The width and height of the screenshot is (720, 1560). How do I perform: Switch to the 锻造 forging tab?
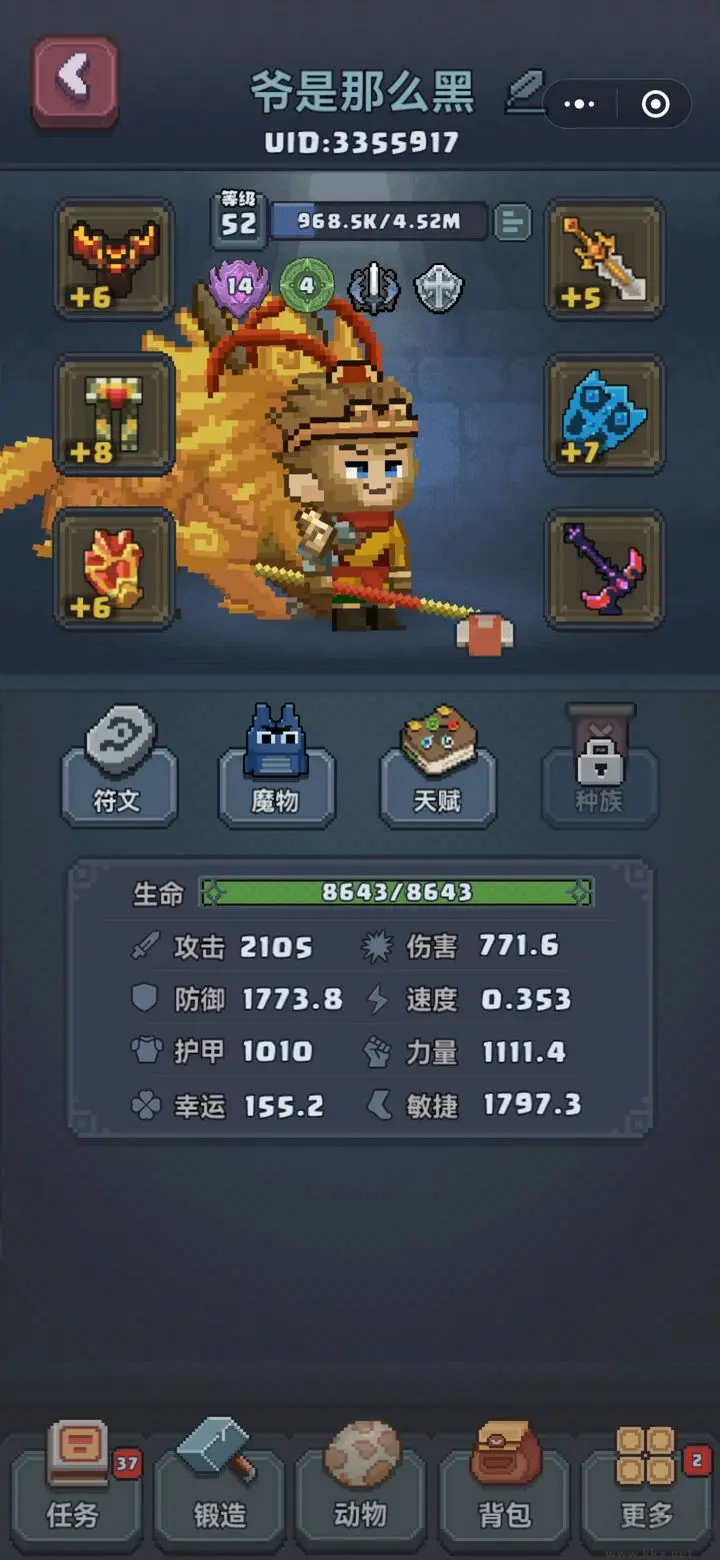pyautogui.click(x=219, y=1490)
